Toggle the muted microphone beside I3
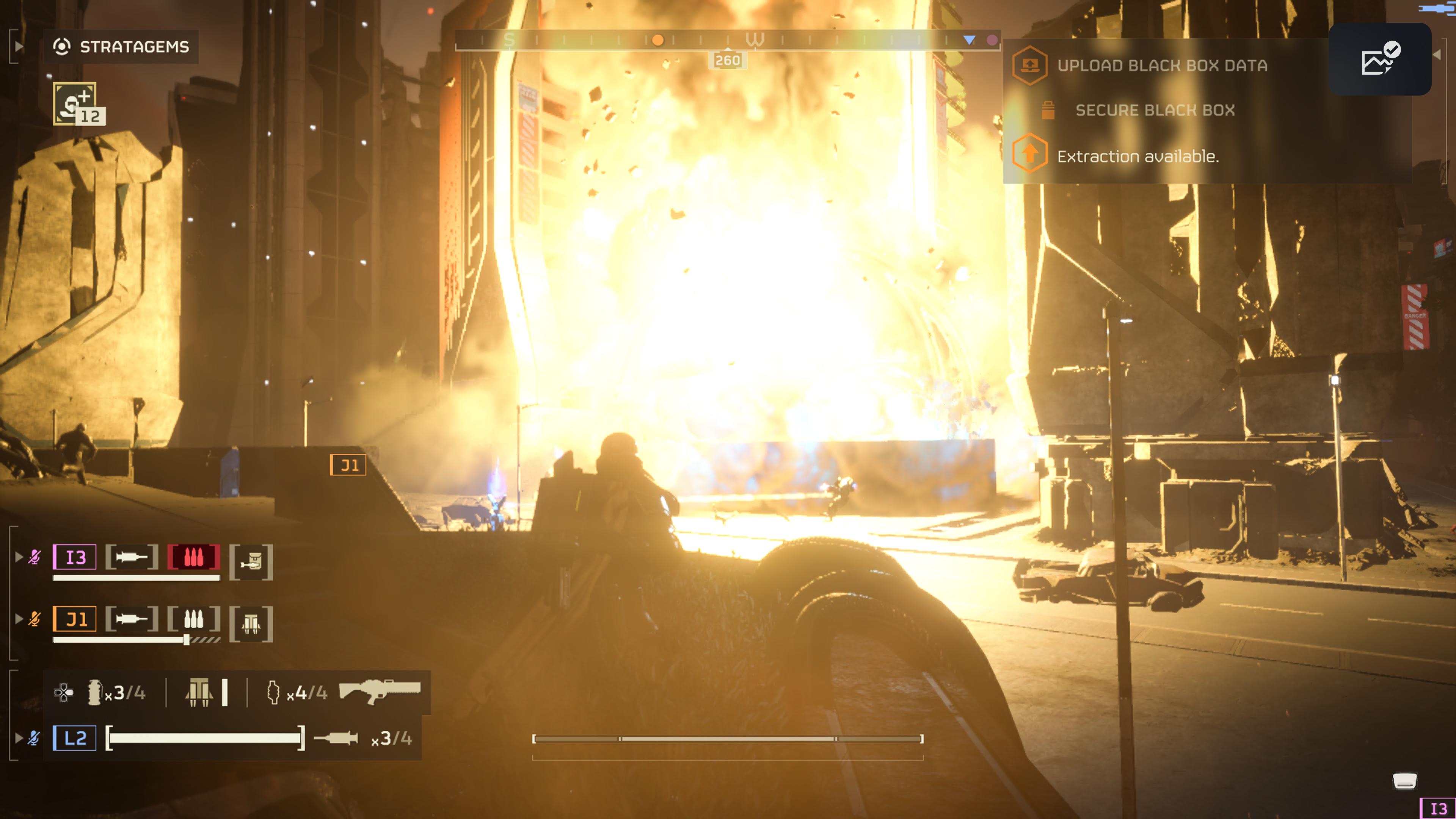The image size is (1456, 819). pyautogui.click(x=35, y=557)
